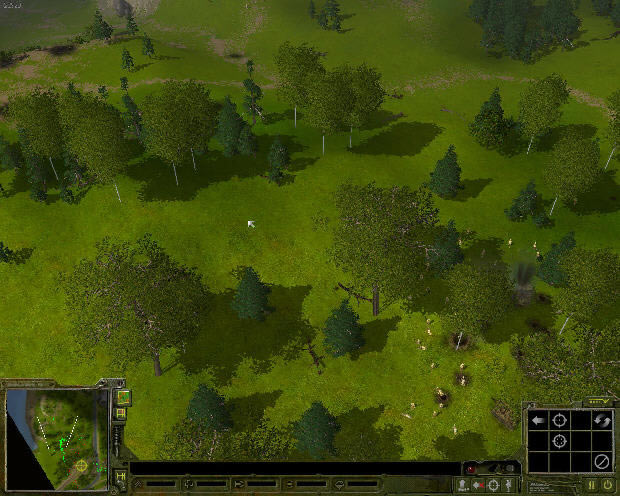Screen dimensions: 620x496
Task: Toggle the map view button beside minimap
Action: [x=123, y=398]
